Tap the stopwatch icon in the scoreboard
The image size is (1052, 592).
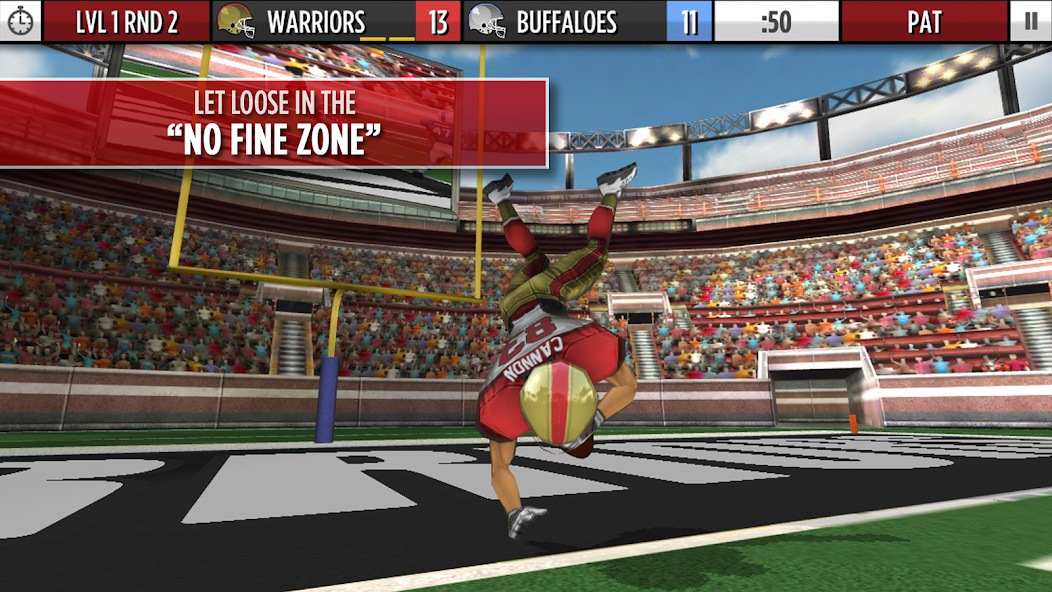[x=20, y=21]
